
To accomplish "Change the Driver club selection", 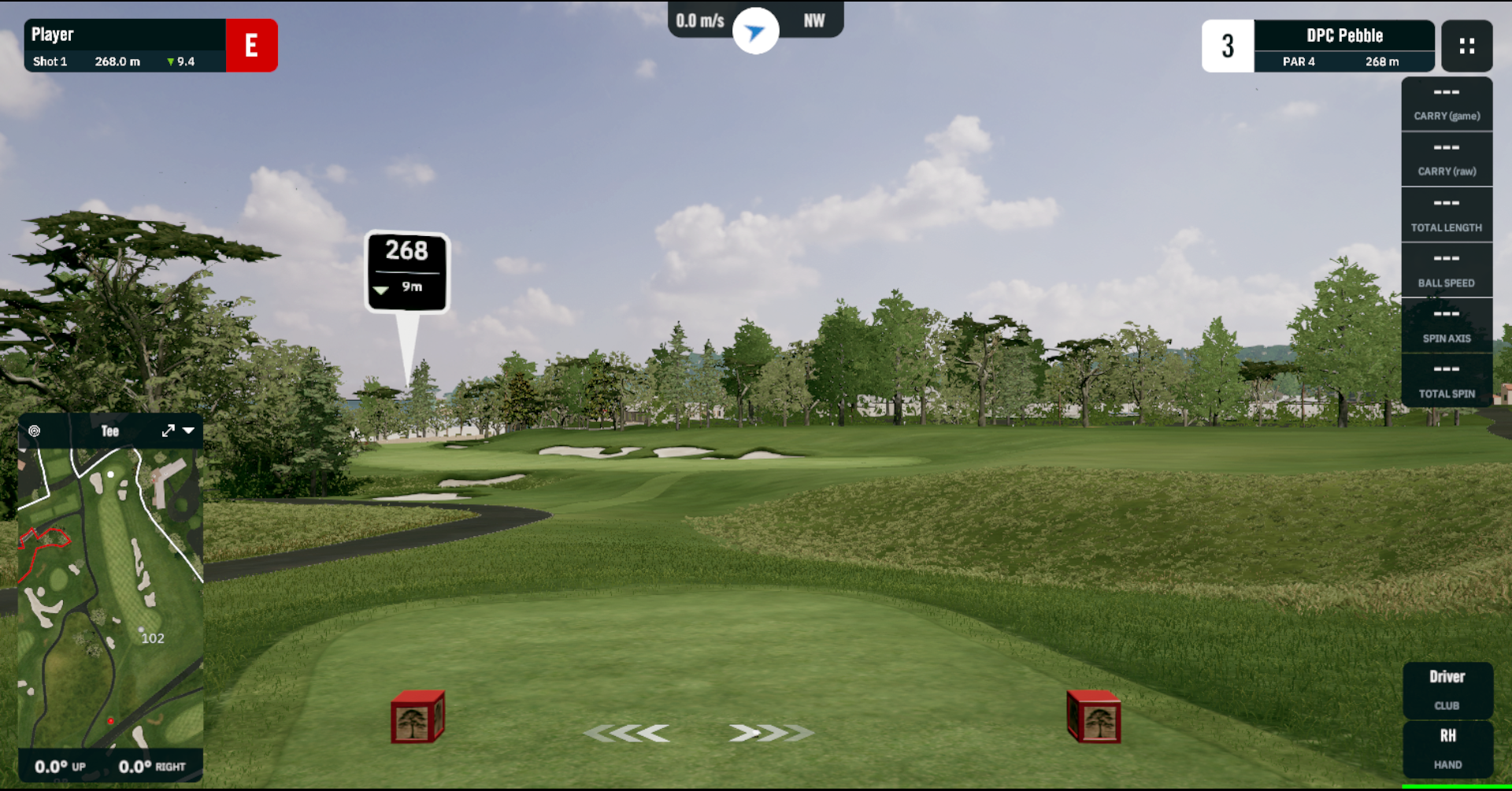I will pyautogui.click(x=1447, y=689).
